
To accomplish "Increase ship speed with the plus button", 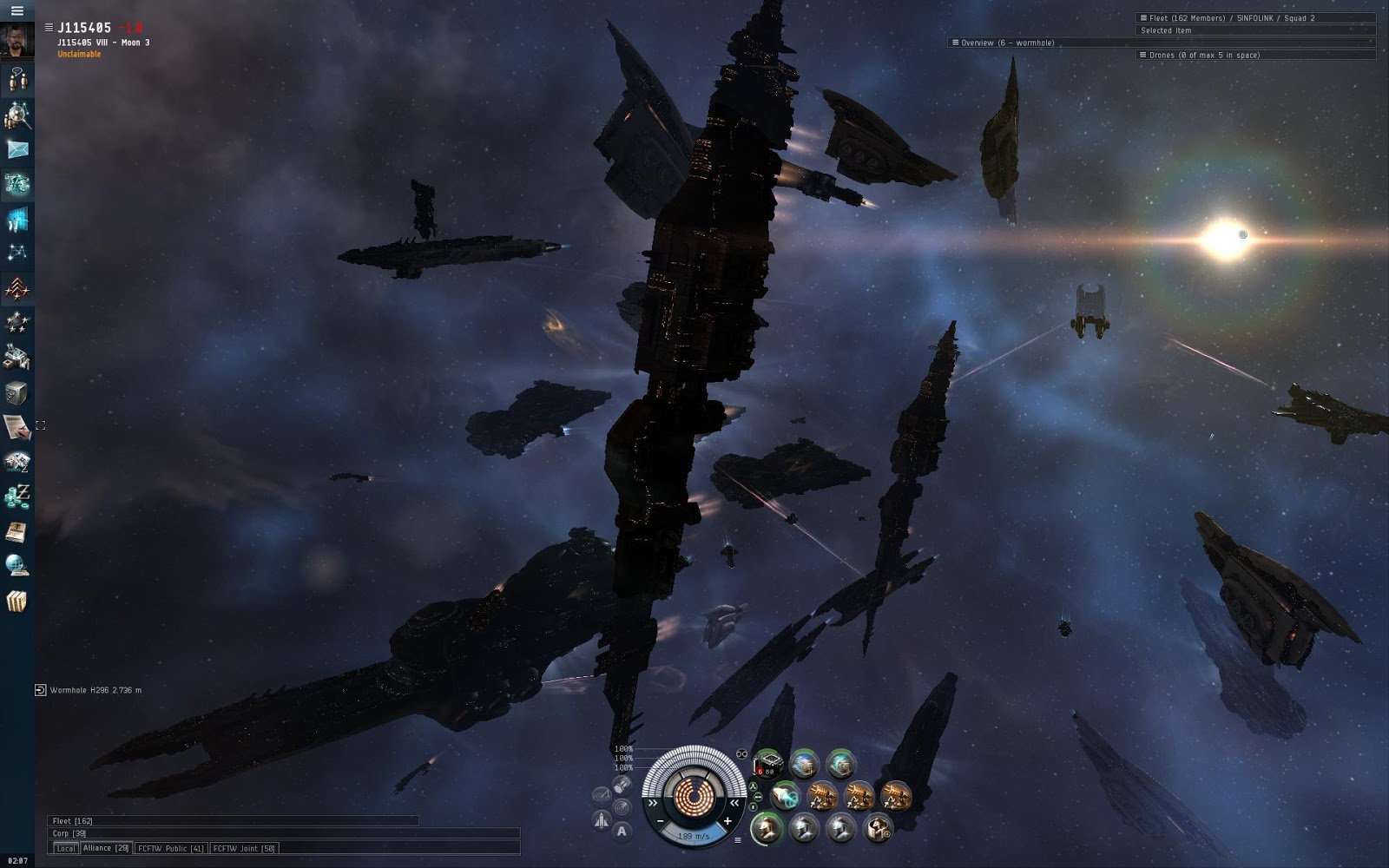I will click(x=727, y=821).
